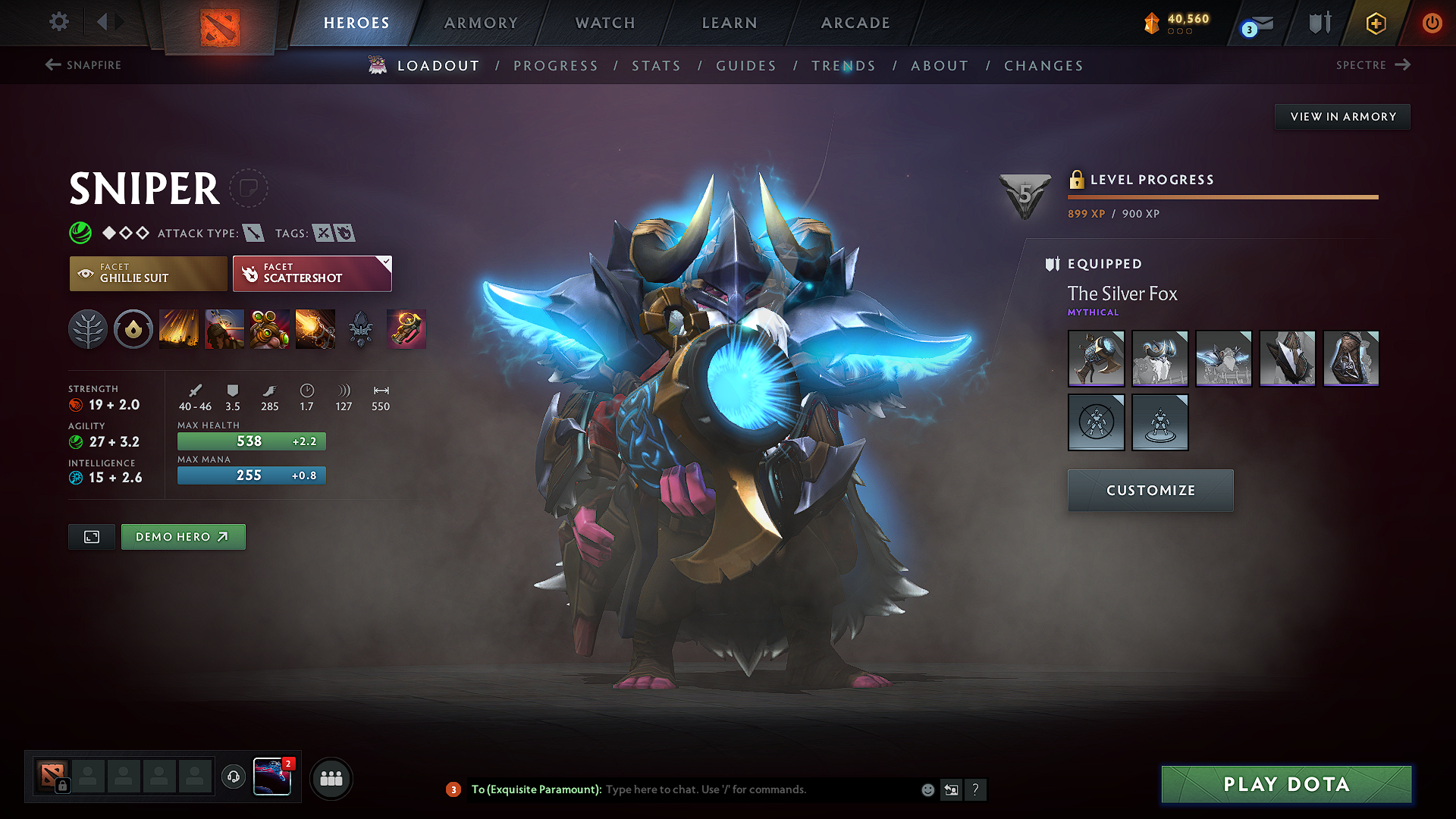
Task: Select the Shrapnel ability icon
Action: point(179,328)
